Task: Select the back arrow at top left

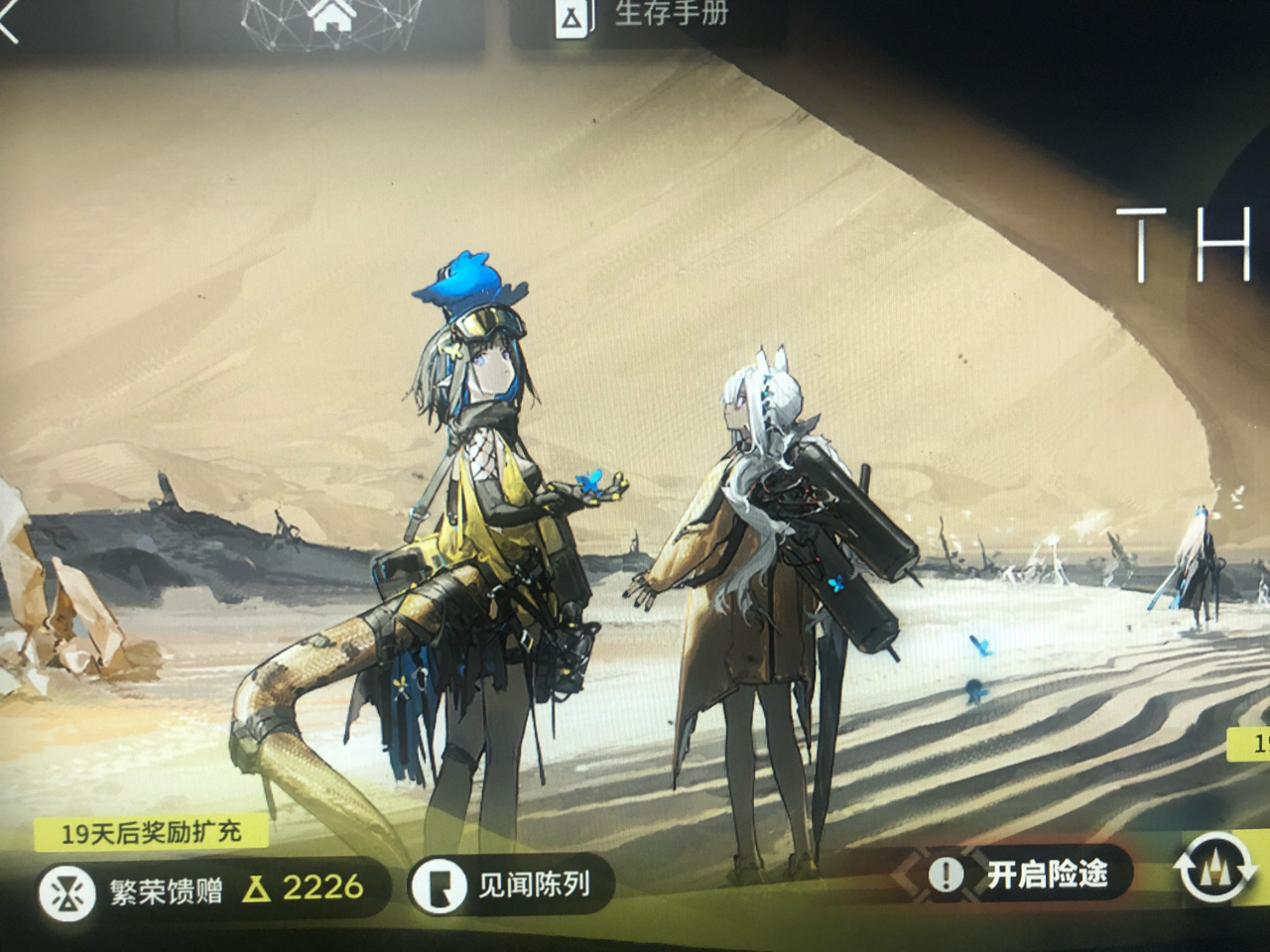Action: click(8, 20)
